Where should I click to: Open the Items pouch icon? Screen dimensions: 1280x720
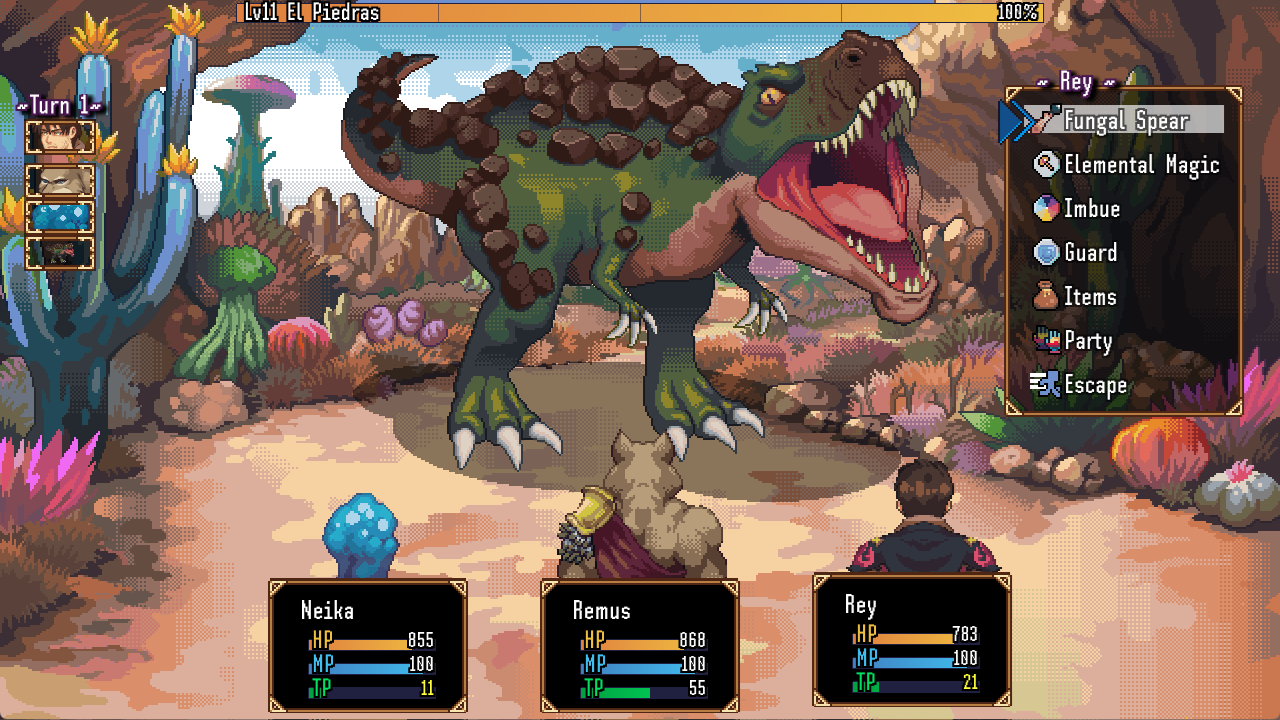[1043, 297]
